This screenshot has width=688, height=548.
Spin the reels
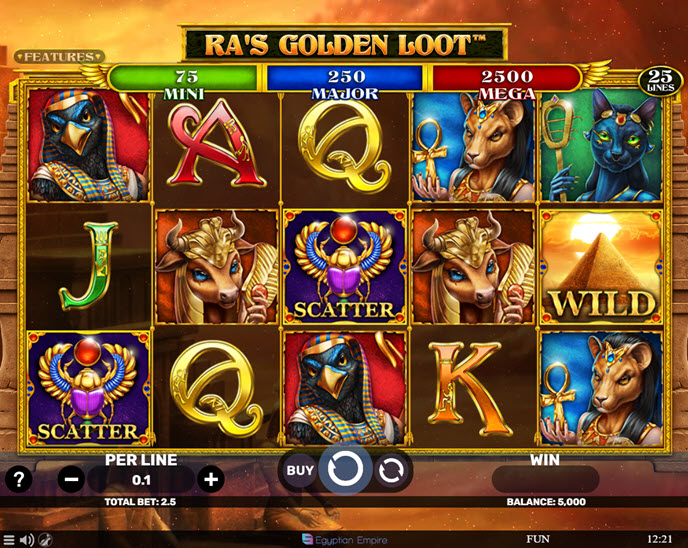pos(344,469)
